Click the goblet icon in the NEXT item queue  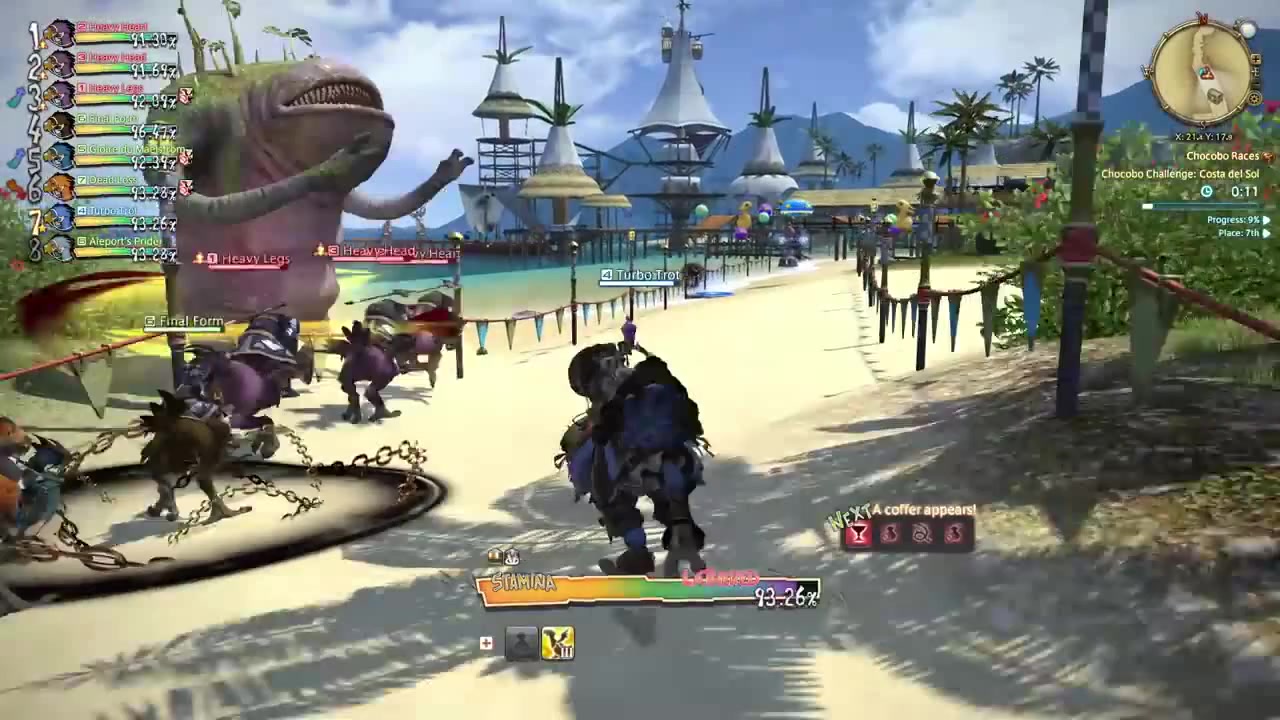[x=857, y=534]
